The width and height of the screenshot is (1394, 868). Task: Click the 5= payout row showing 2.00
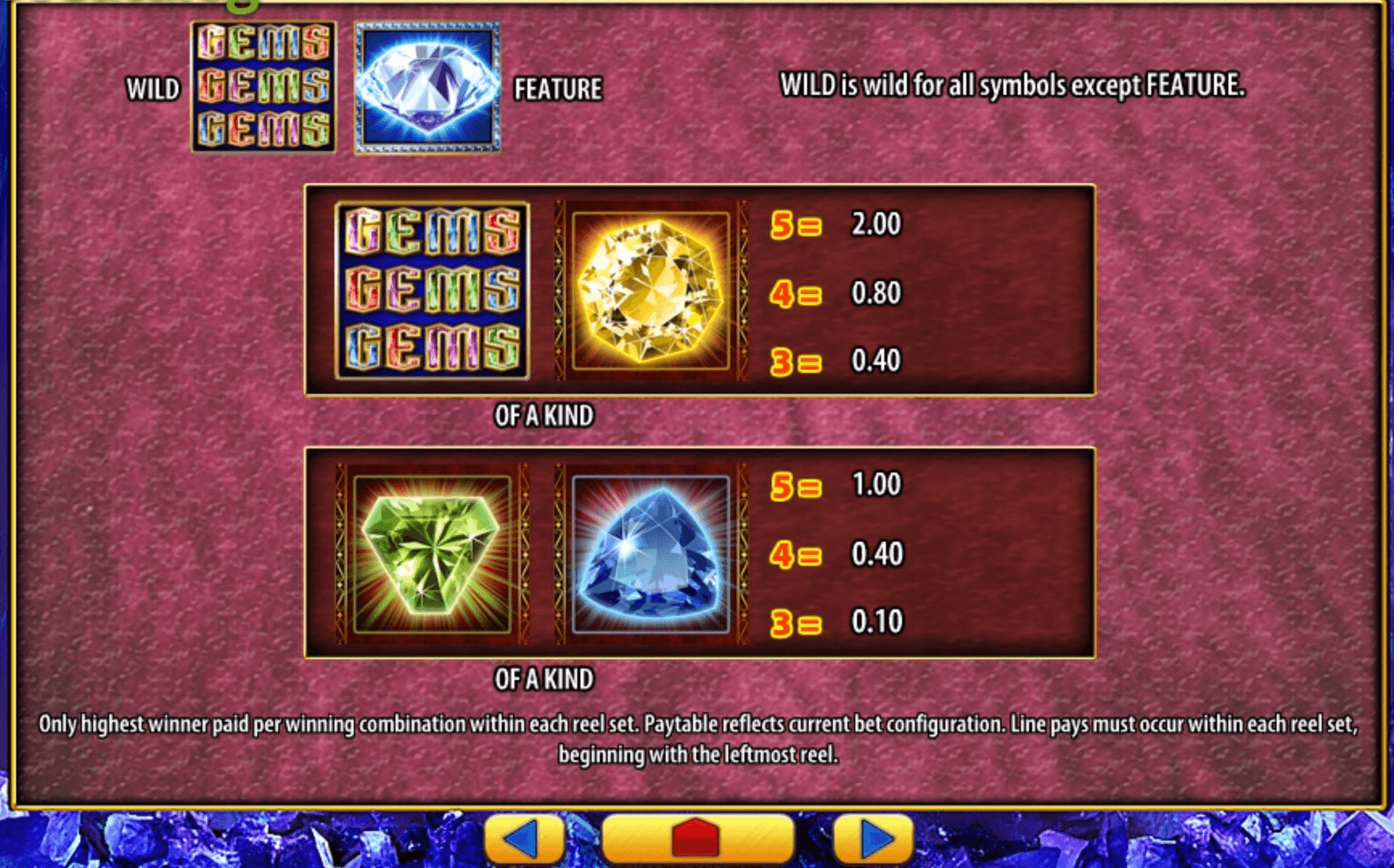coord(836,225)
